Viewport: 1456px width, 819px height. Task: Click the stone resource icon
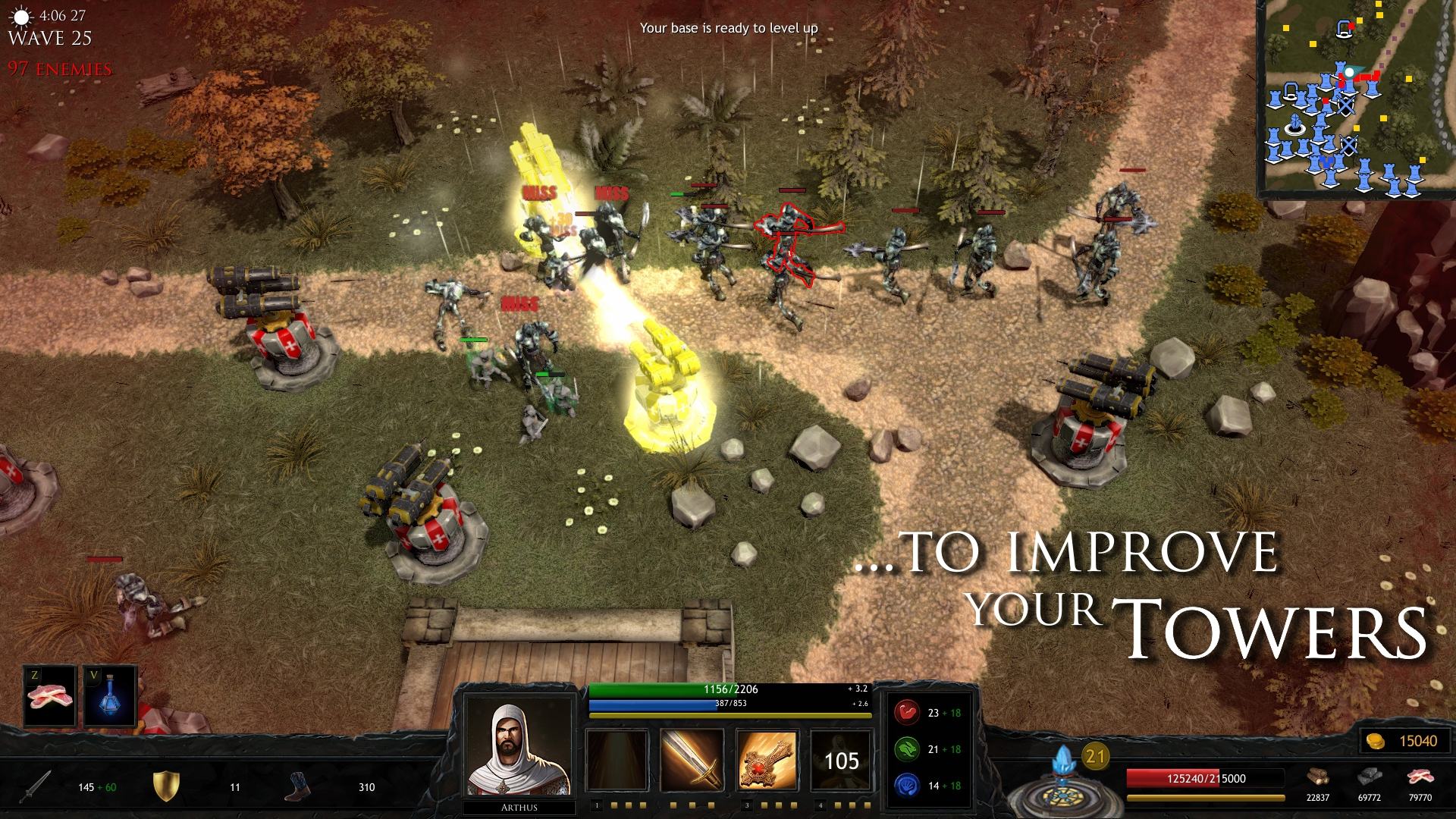coord(1368,779)
